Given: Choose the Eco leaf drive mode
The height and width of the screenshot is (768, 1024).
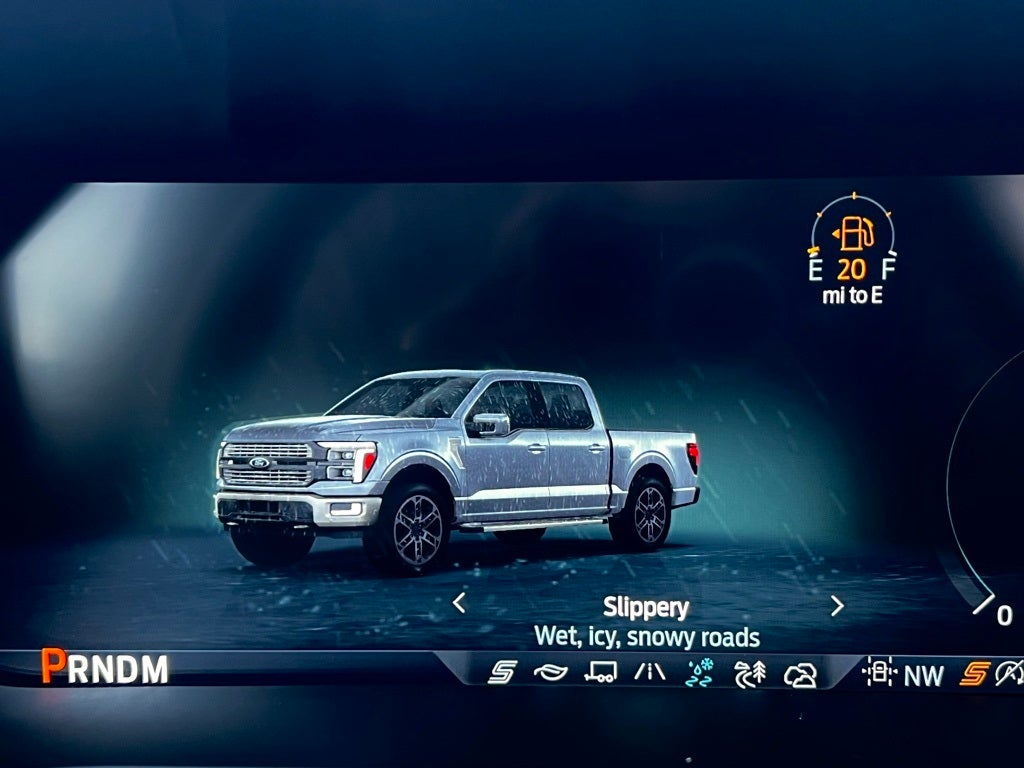Looking at the screenshot, I should coord(550,672).
